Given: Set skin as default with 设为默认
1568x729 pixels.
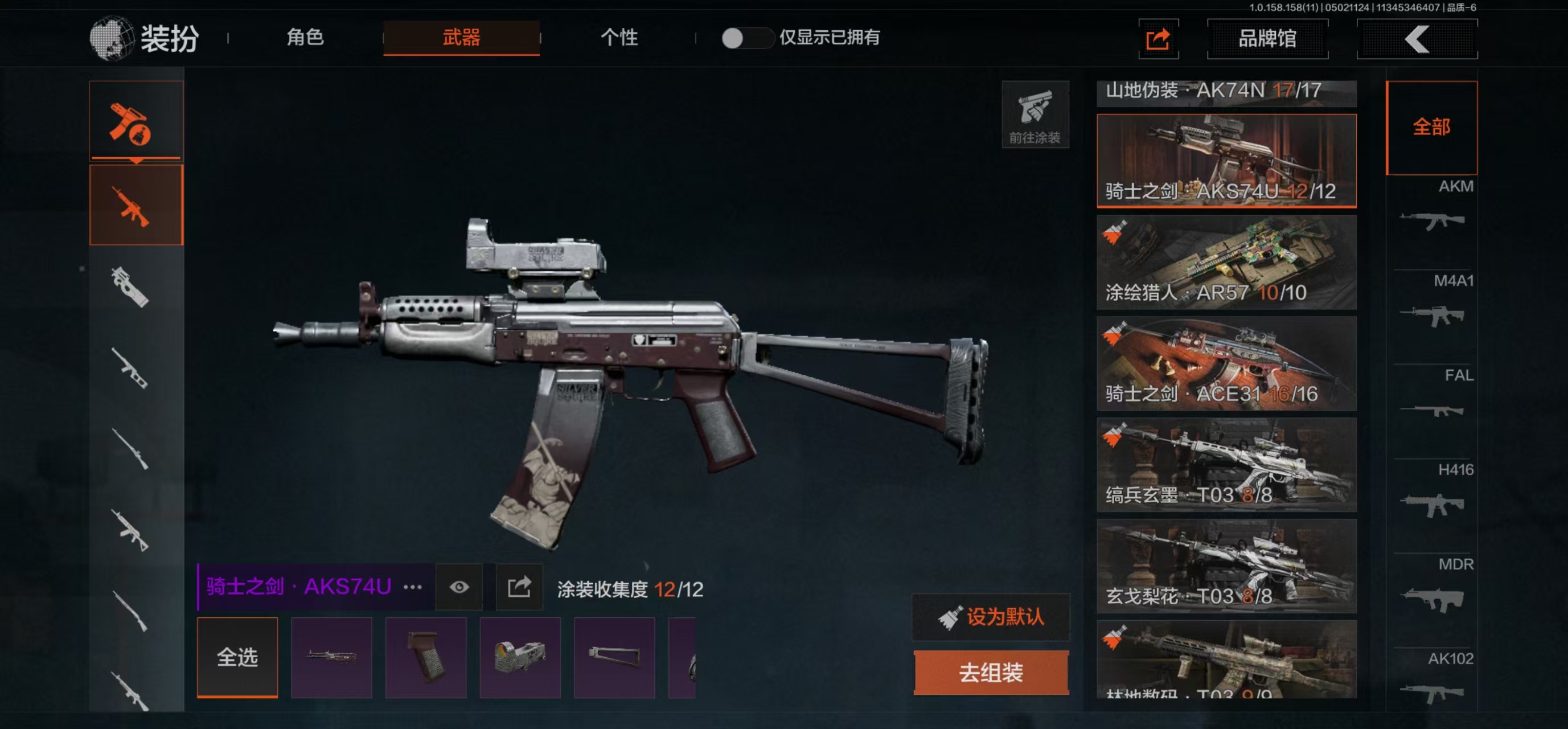Looking at the screenshot, I should click(990, 617).
